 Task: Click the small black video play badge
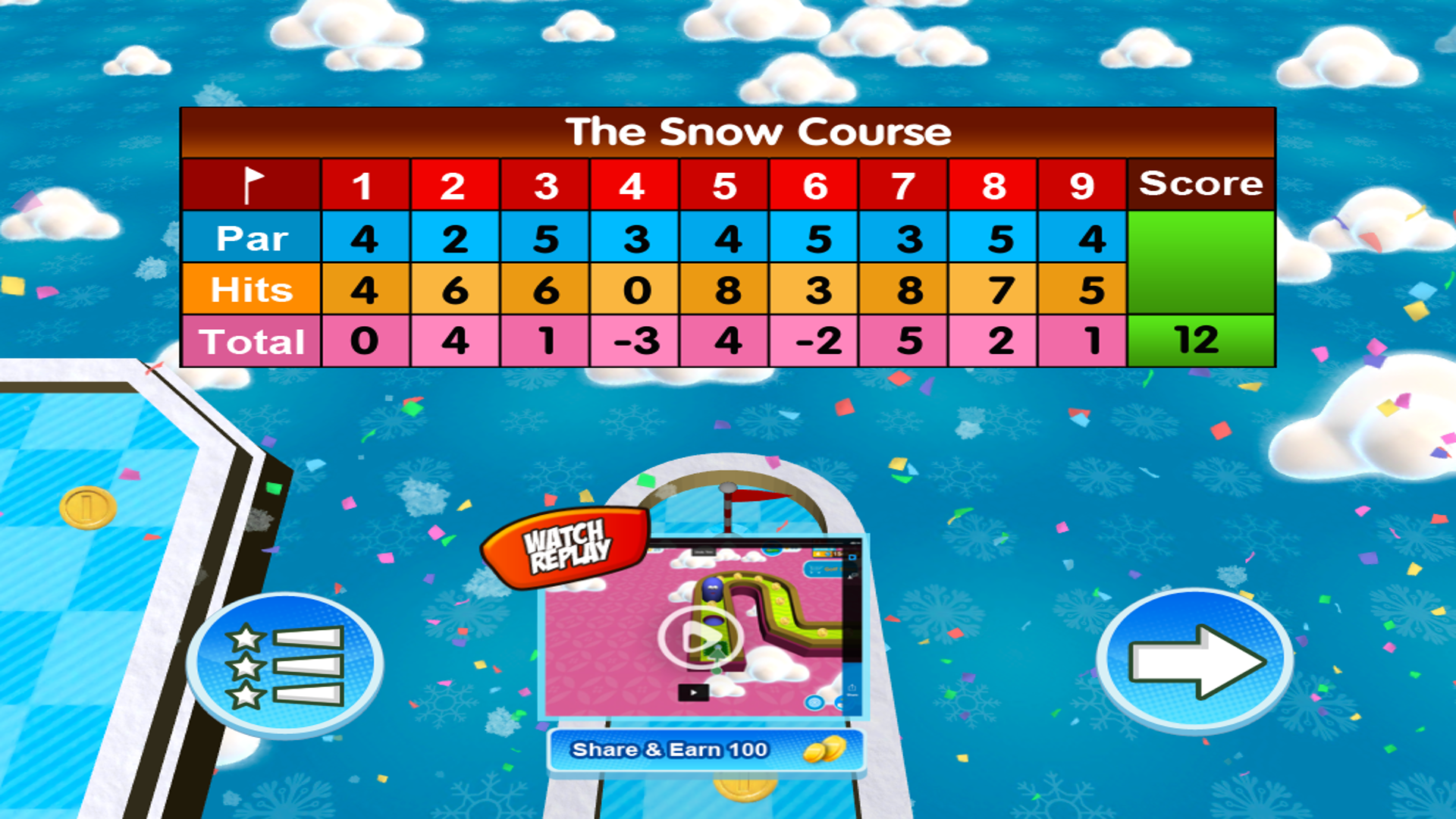pos(693,691)
